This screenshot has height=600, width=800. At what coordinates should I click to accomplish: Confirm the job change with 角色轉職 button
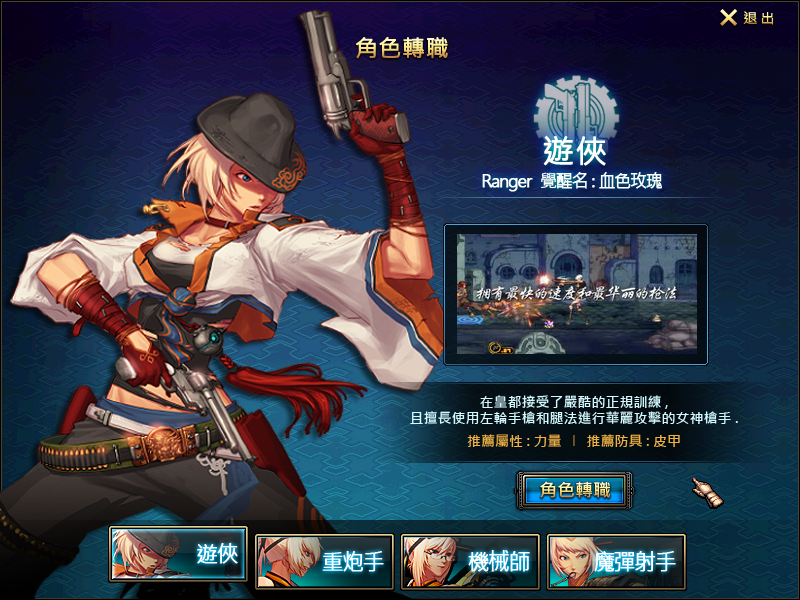tap(575, 490)
